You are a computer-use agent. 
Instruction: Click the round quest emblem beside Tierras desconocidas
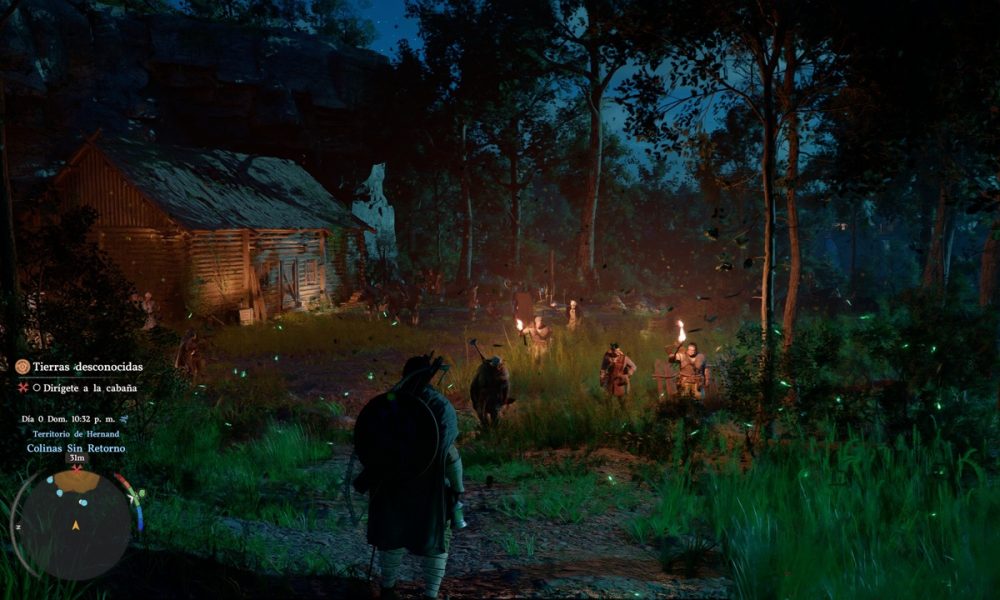[22, 367]
